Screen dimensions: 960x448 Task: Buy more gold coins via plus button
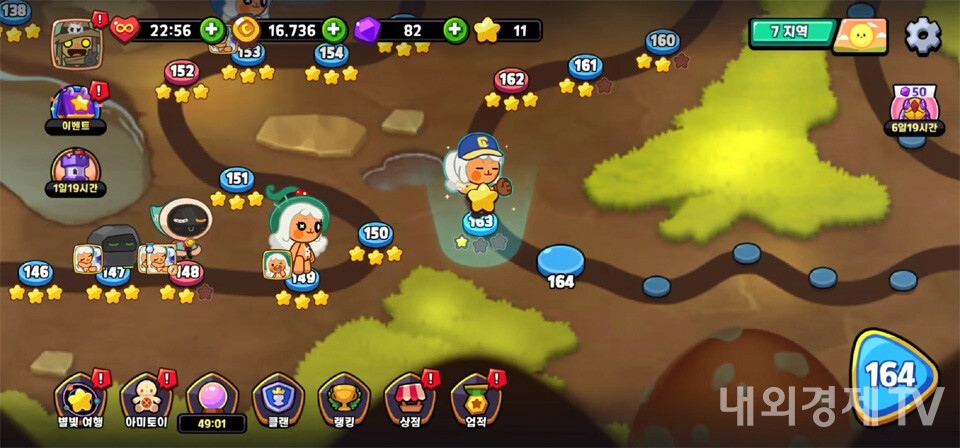[x=334, y=30]
